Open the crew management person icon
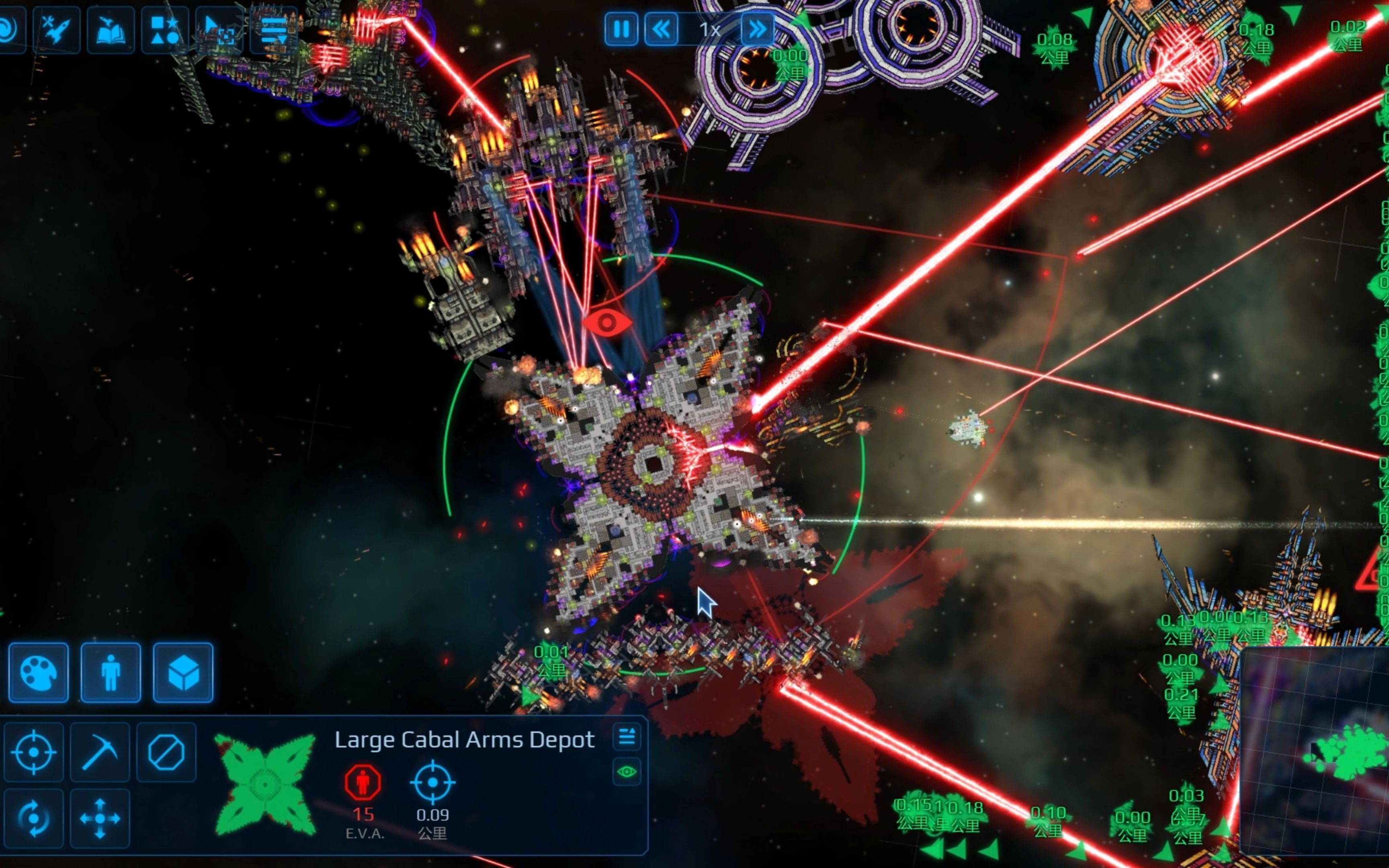Viewport: 1389px width, 868px height. click(111, 673)
